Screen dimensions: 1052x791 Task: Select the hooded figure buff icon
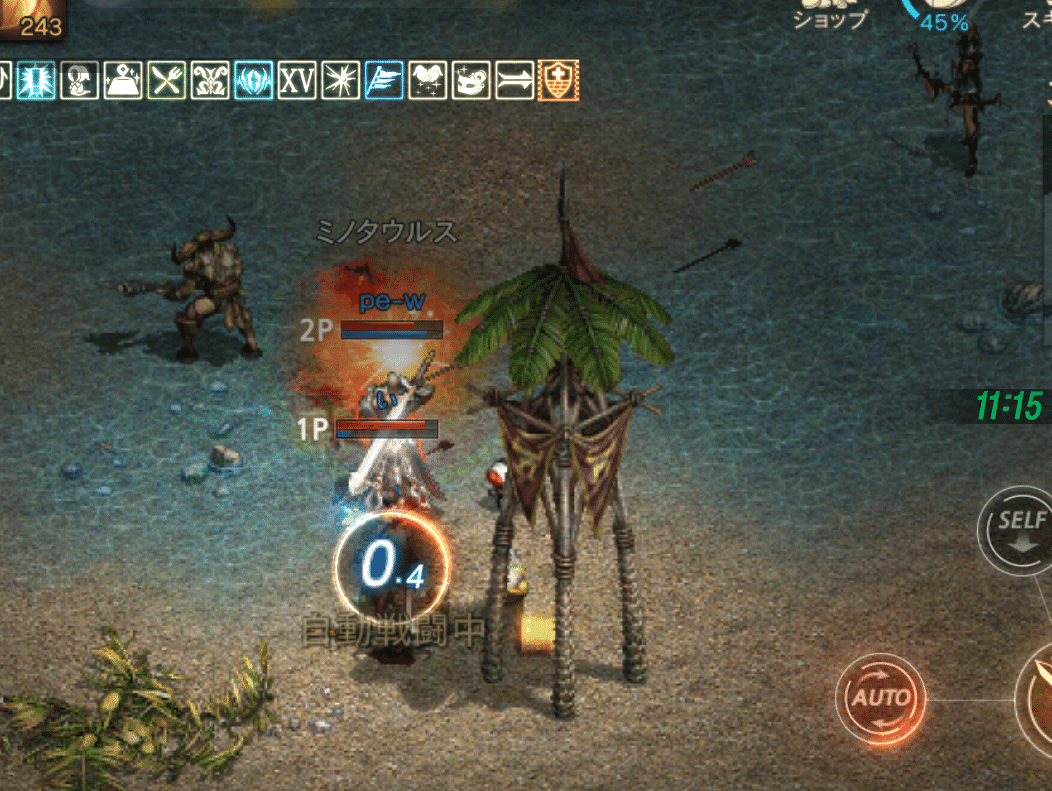point(80,80)
